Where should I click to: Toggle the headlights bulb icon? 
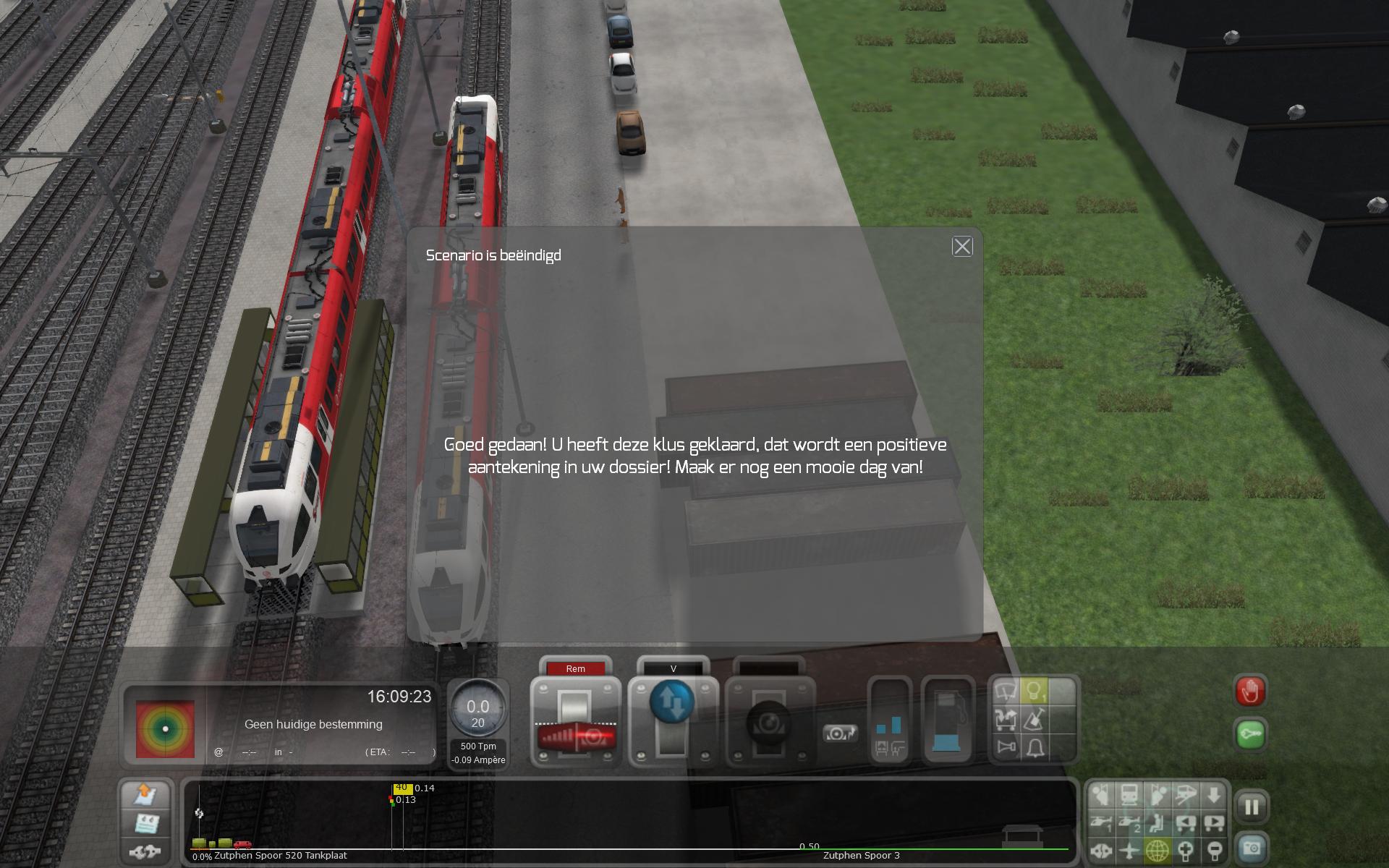(x=1035, y=692)
